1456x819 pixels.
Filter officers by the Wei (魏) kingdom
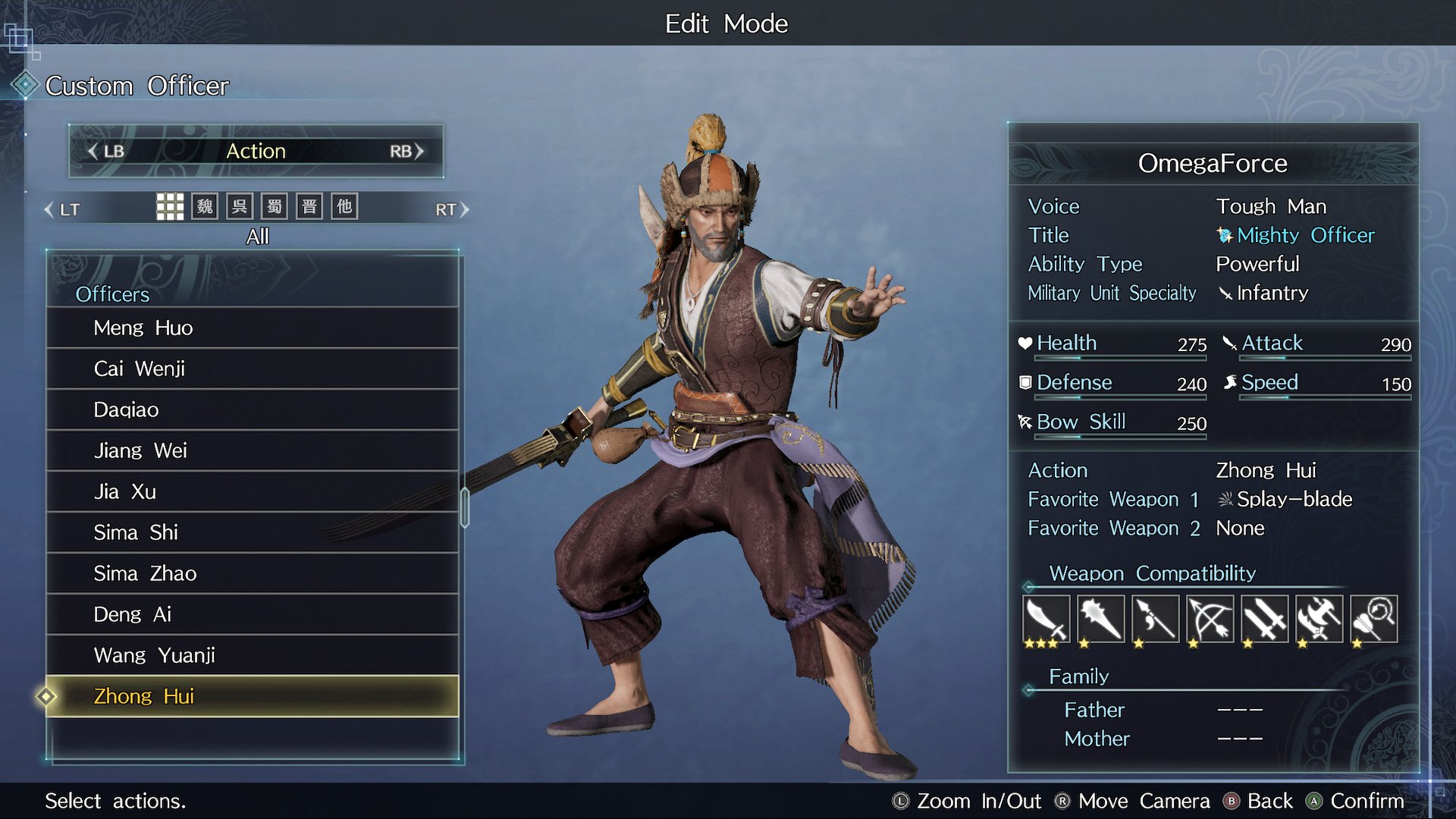coord(205,206)
